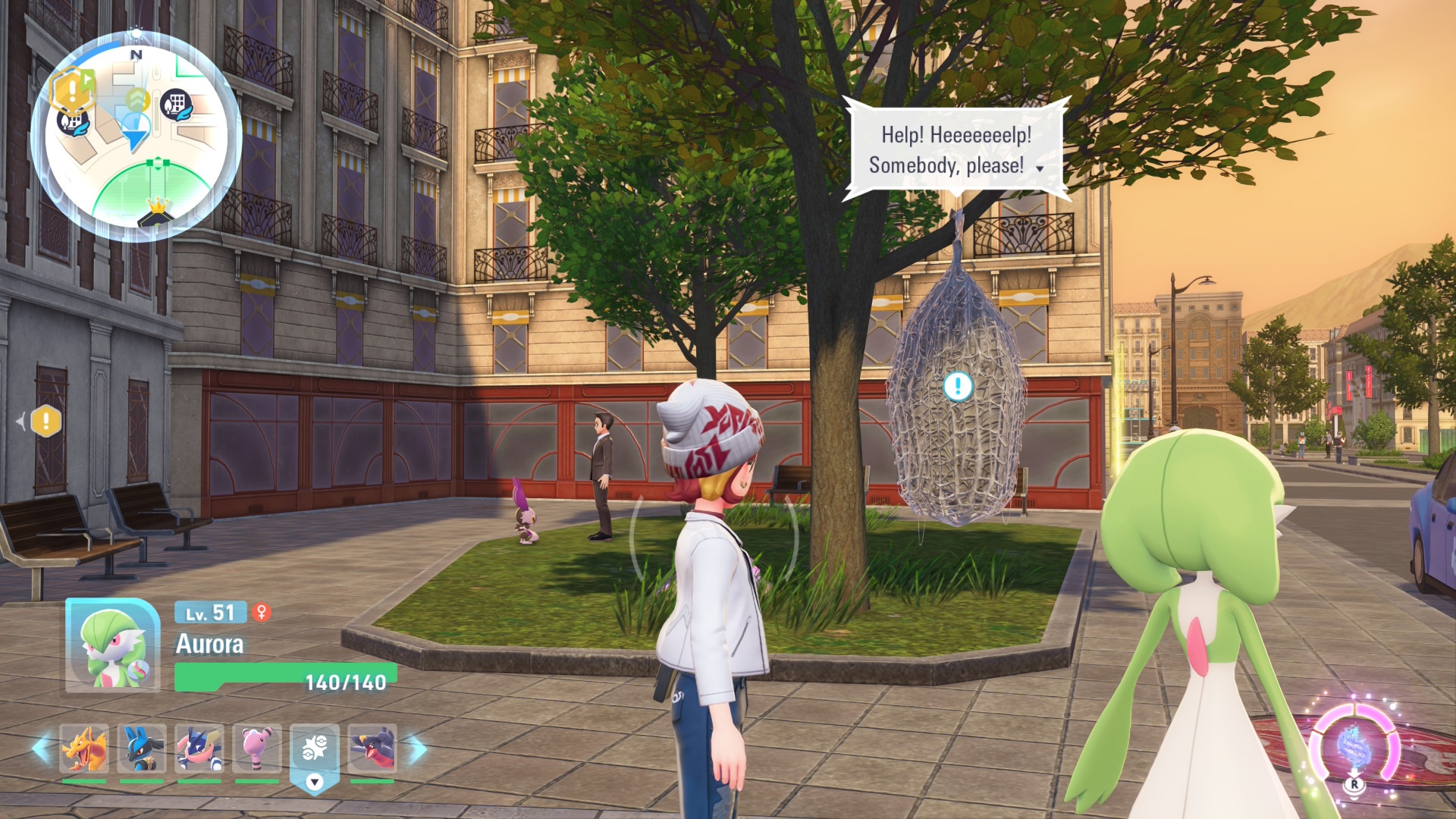Screen dimensions: 1456x819
Task: Pick Garchomp from the party bar
Action: 372,748
